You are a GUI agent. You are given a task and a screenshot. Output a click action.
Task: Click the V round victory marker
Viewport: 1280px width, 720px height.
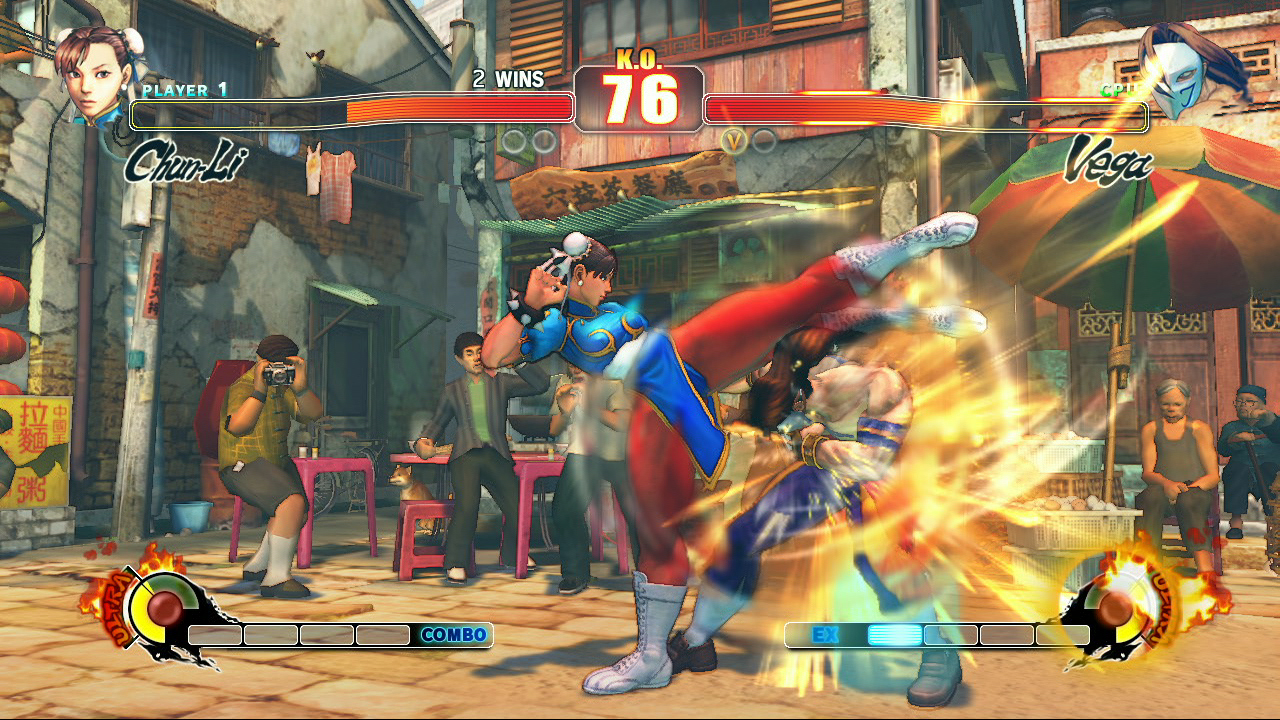(735, 141)
